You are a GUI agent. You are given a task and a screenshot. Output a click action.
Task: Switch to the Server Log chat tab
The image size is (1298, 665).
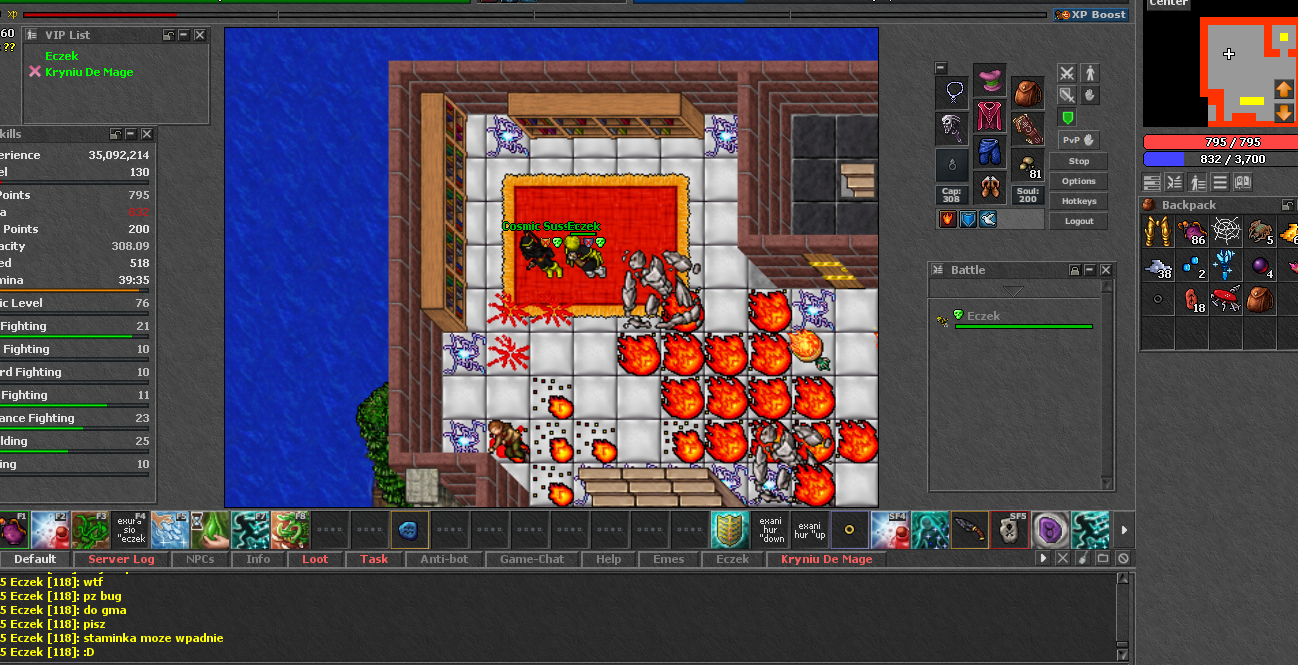121,559
